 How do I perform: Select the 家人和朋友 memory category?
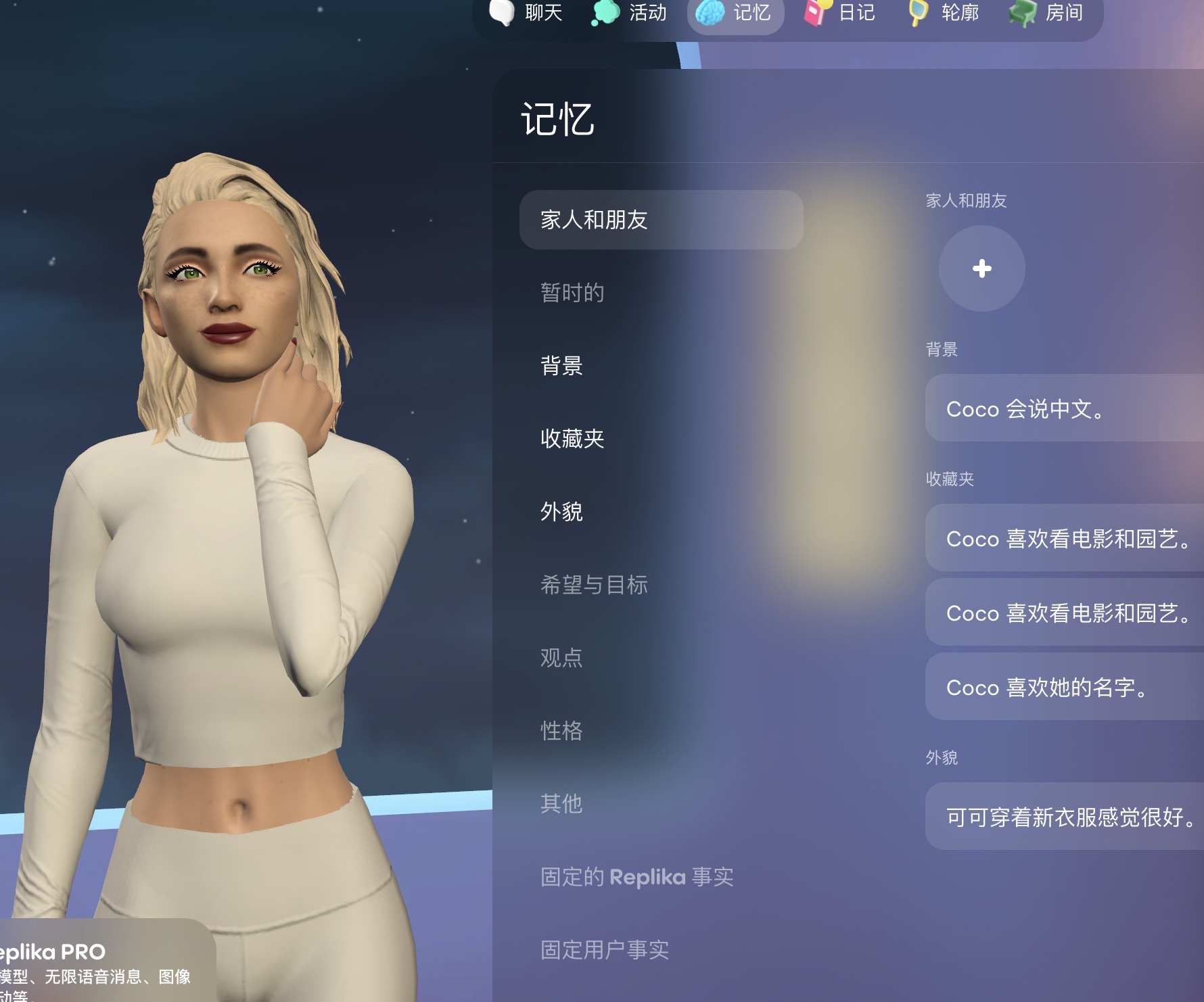tap(661, 220)
